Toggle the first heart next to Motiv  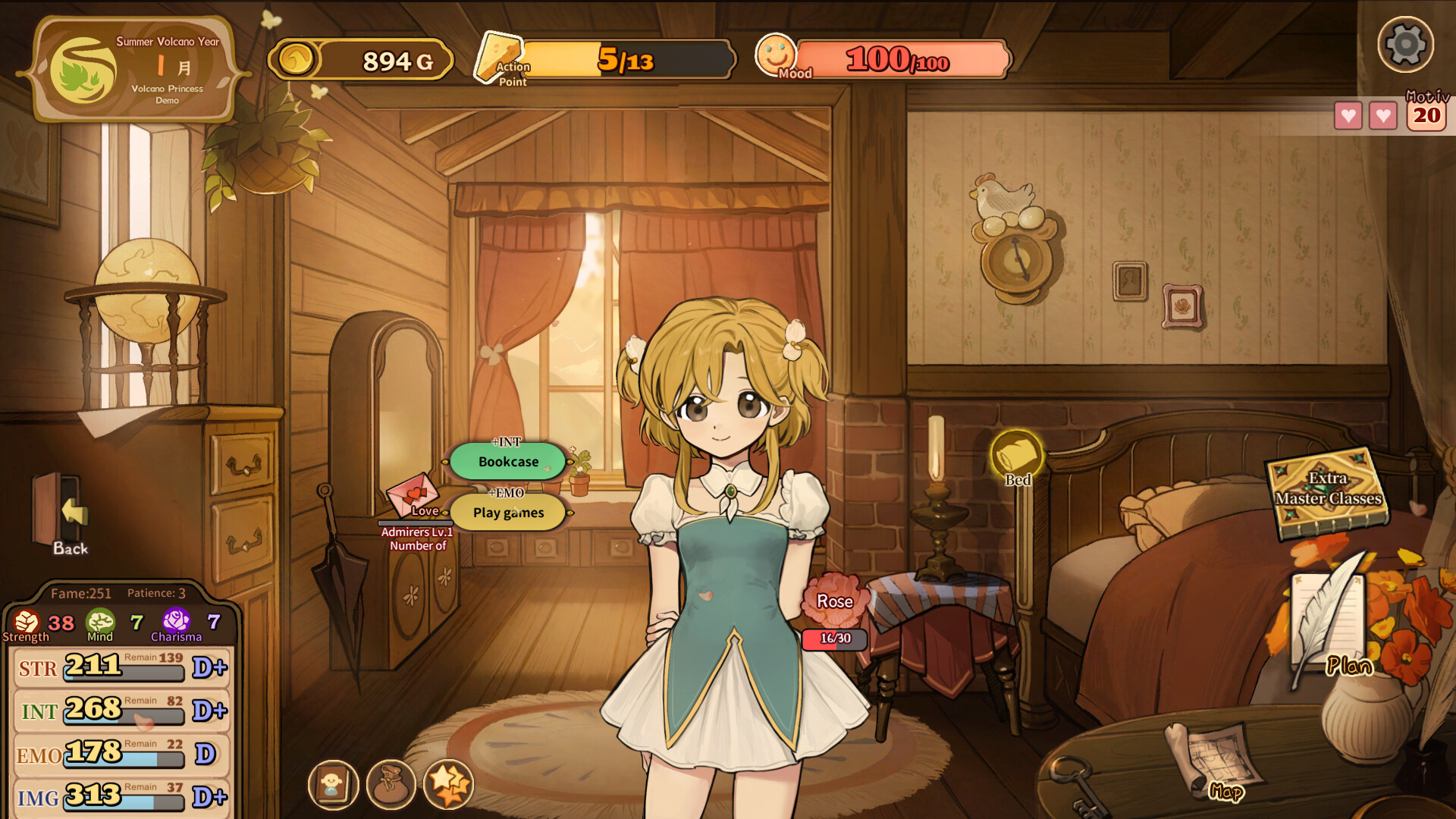coord(1348,116)
